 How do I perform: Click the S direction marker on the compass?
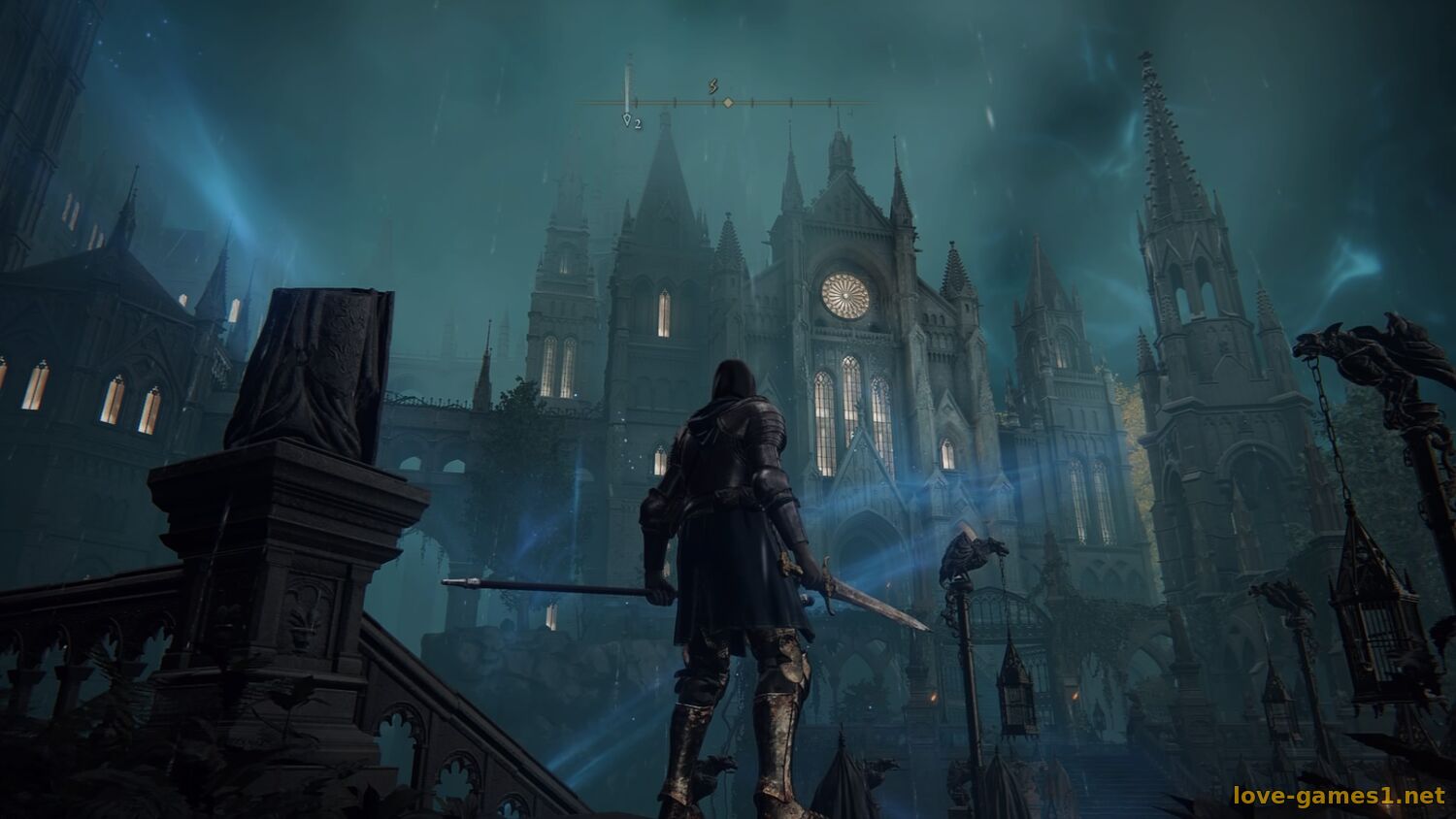point(714,85)
